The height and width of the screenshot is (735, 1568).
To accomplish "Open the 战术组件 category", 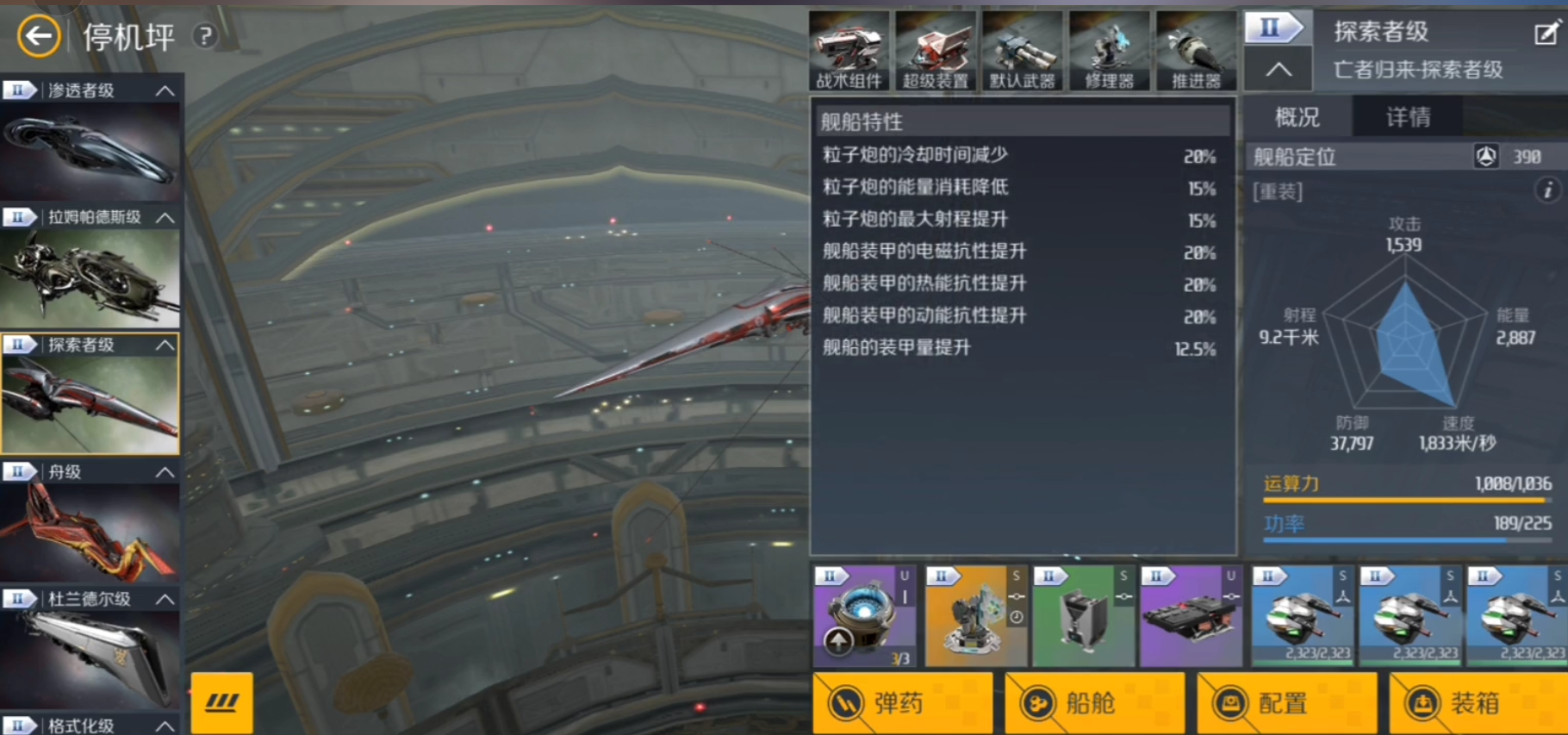I will (849, 52).
